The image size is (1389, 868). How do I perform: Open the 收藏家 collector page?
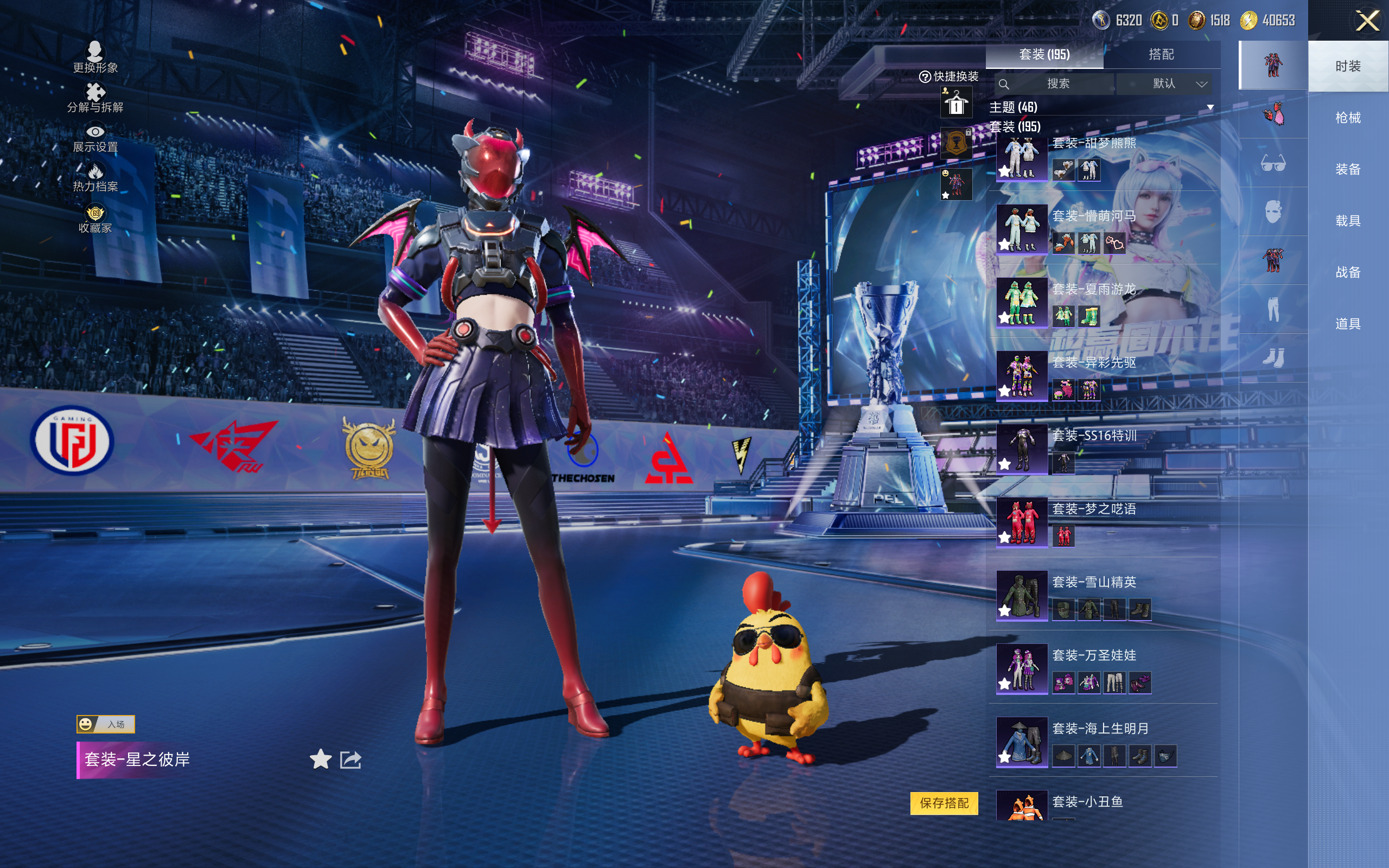click(95, 219)
